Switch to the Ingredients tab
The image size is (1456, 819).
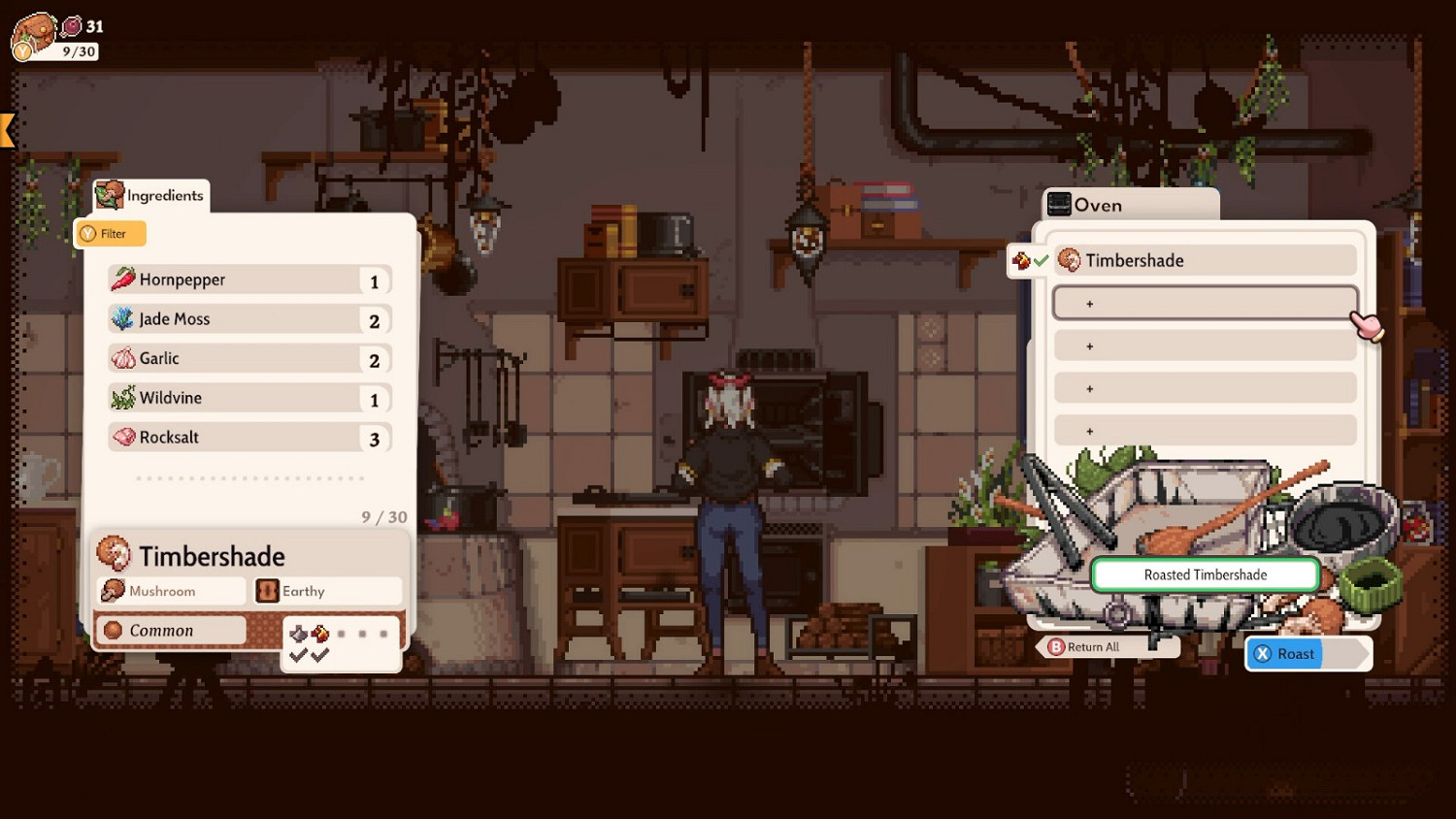pos(161,195)
